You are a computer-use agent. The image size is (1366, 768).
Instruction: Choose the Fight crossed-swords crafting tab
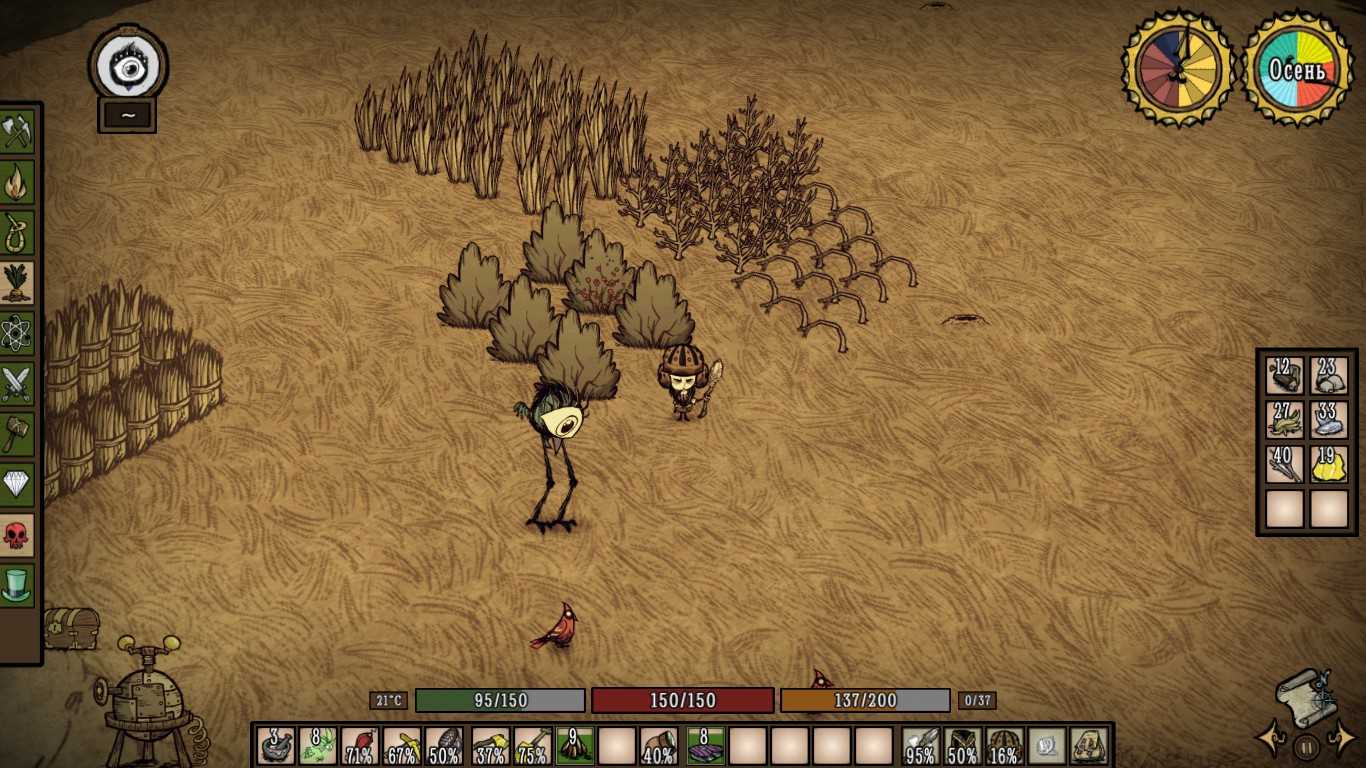[17, 384]
